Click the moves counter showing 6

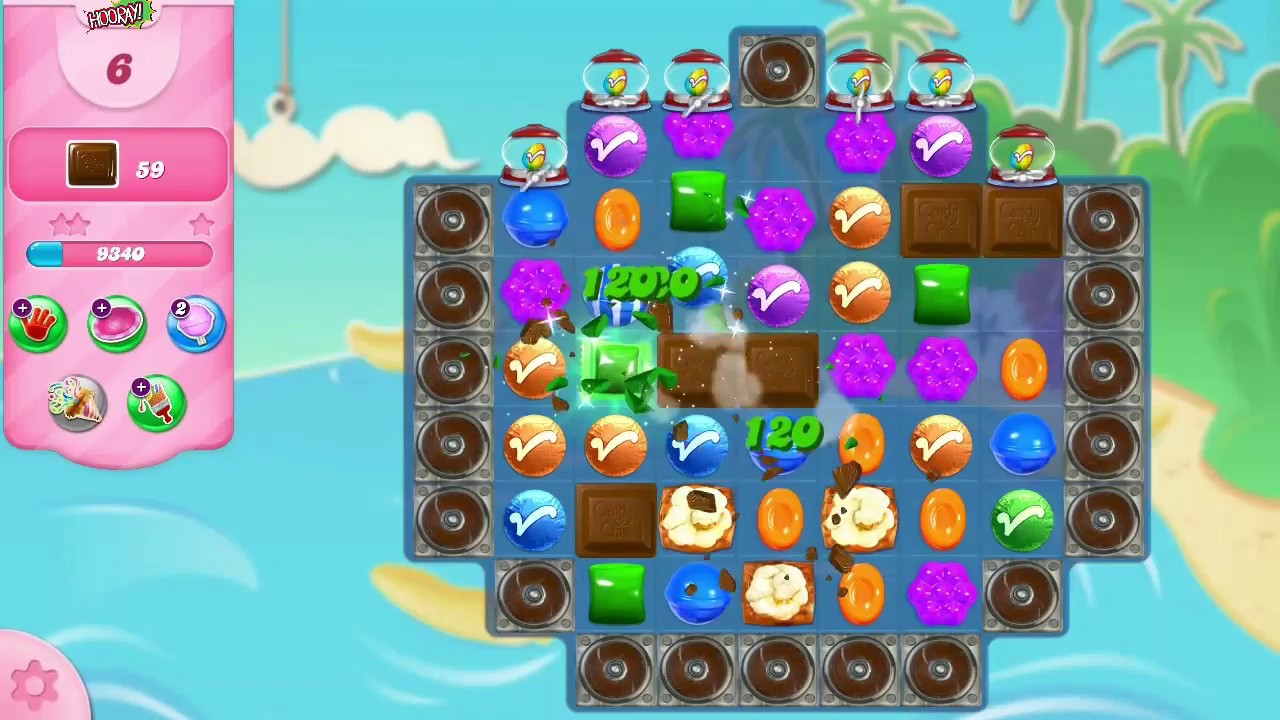pyautogui.click(x=118, y=69)
